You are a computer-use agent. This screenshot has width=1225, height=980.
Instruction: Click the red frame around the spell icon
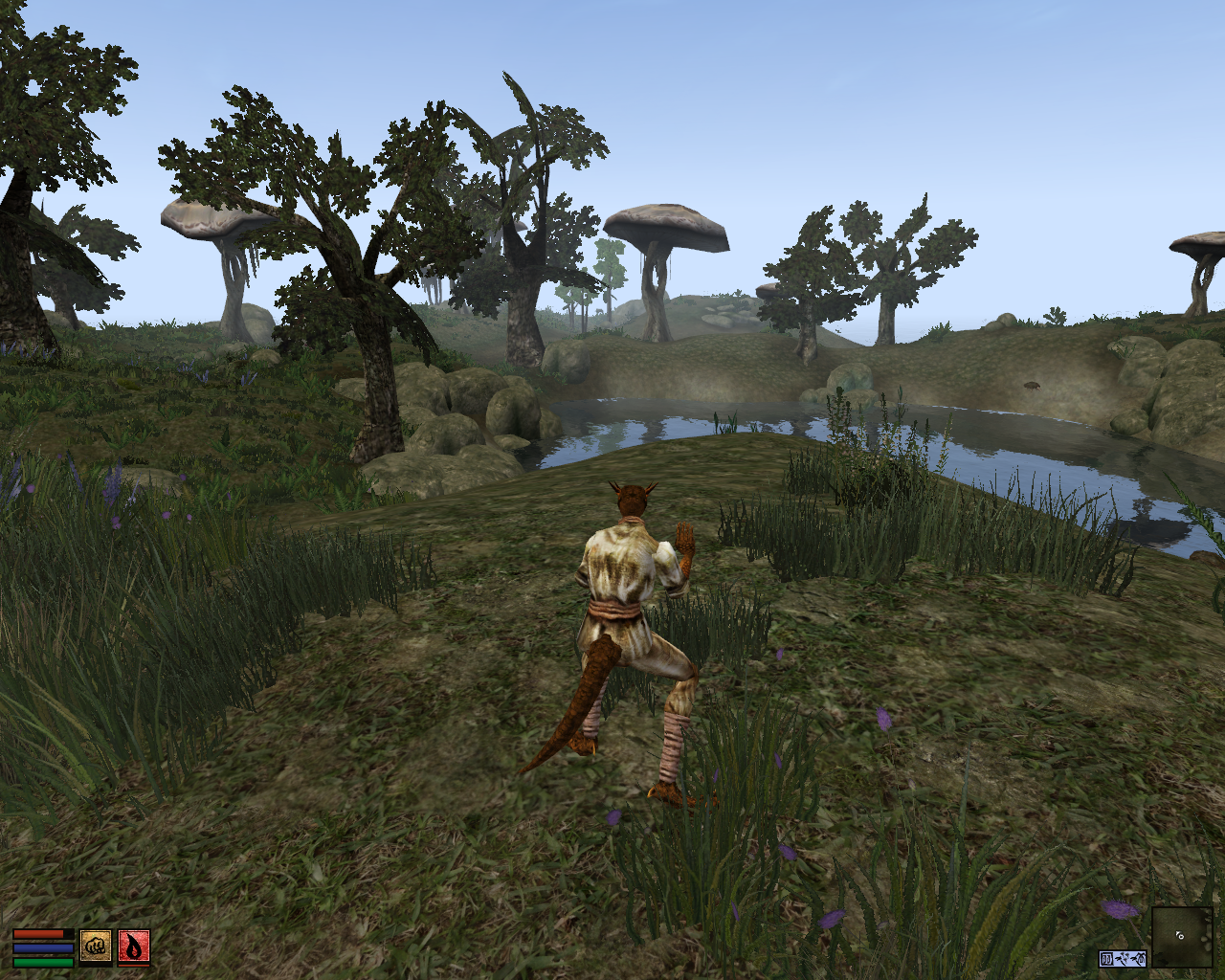point(135,929)
